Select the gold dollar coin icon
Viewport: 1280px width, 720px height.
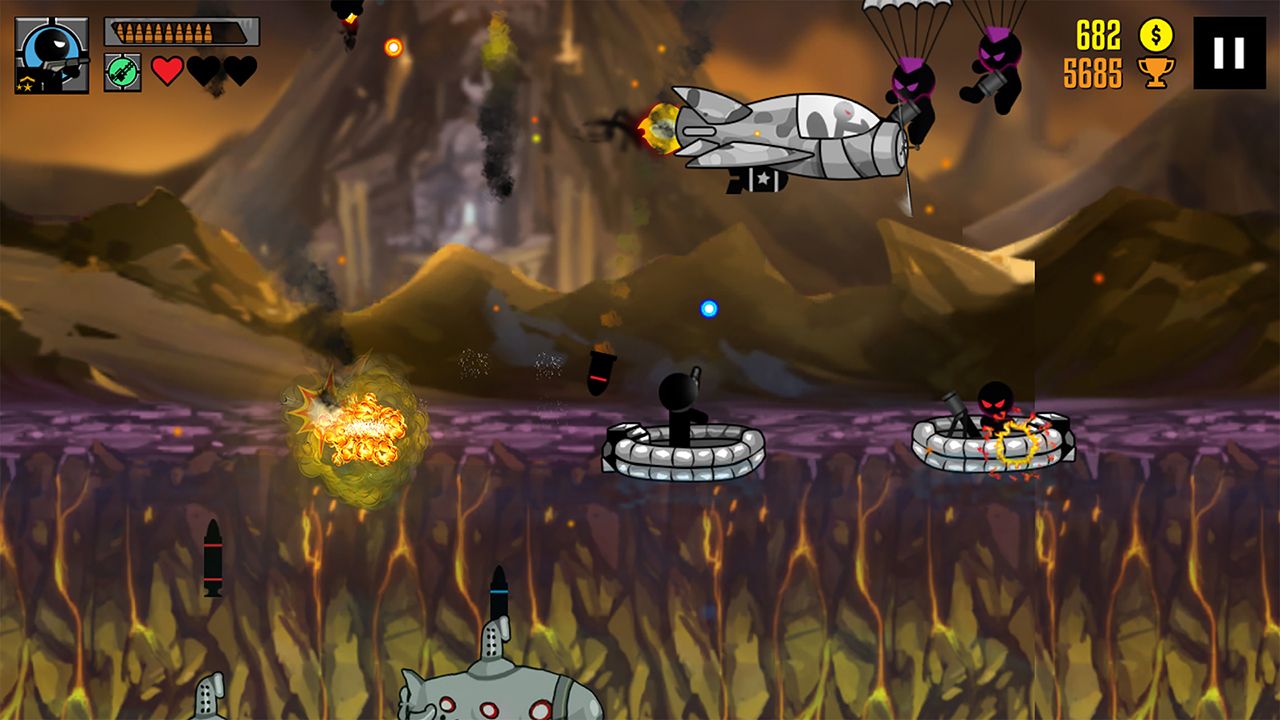click(x=1156, y=35)
